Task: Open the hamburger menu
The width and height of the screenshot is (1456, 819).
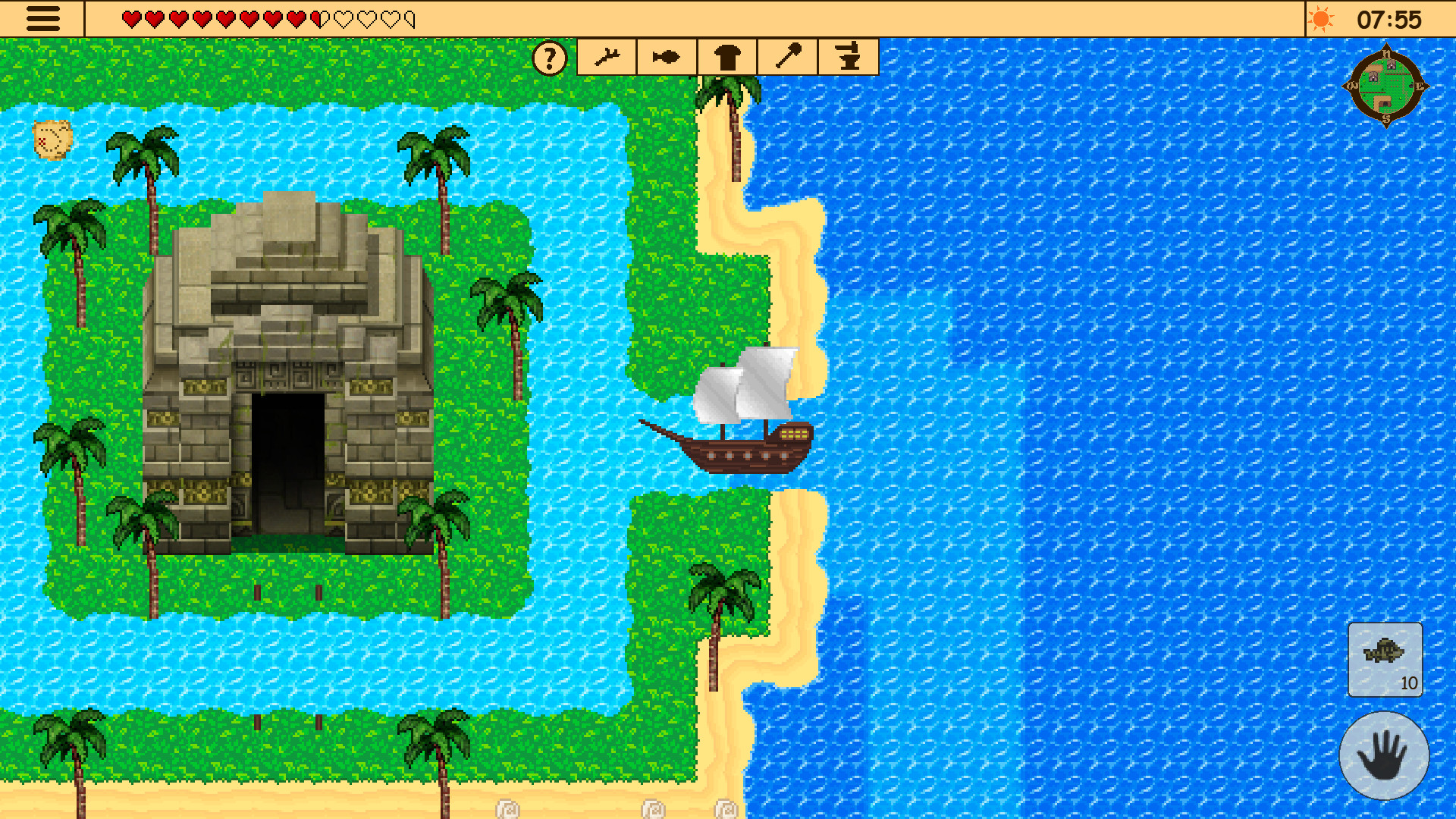Action: (x=43, y=18)
